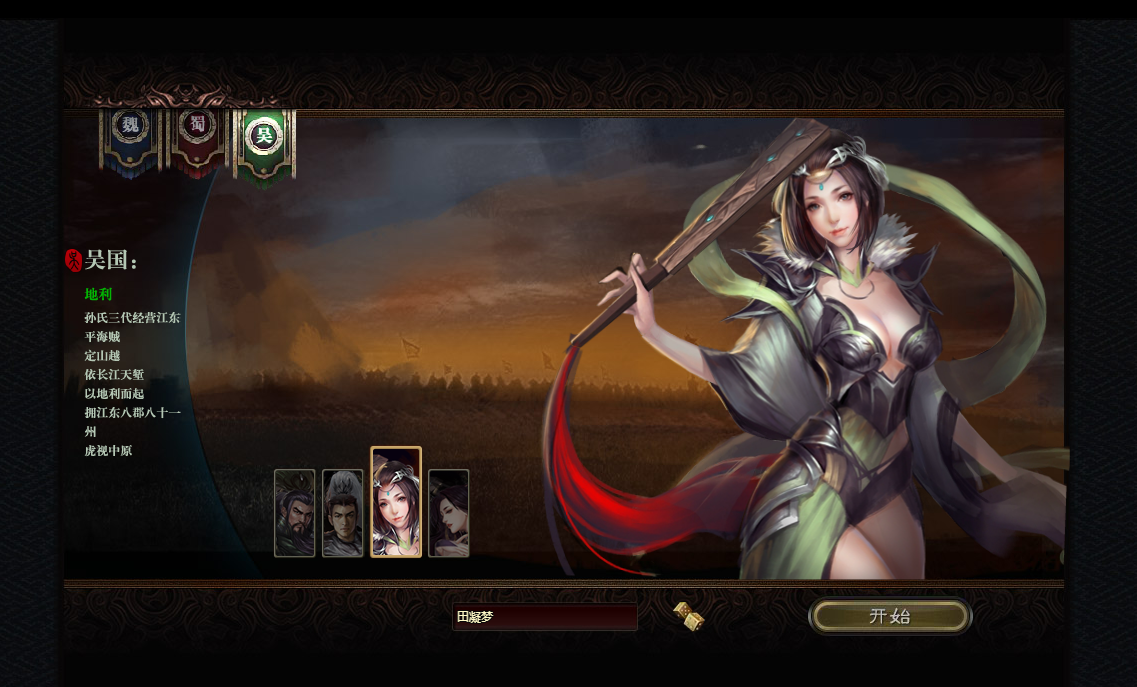Click the 开始 start button
This screenshot has width=1137, height=687.
pyautogui.click(x=889, y=616)
